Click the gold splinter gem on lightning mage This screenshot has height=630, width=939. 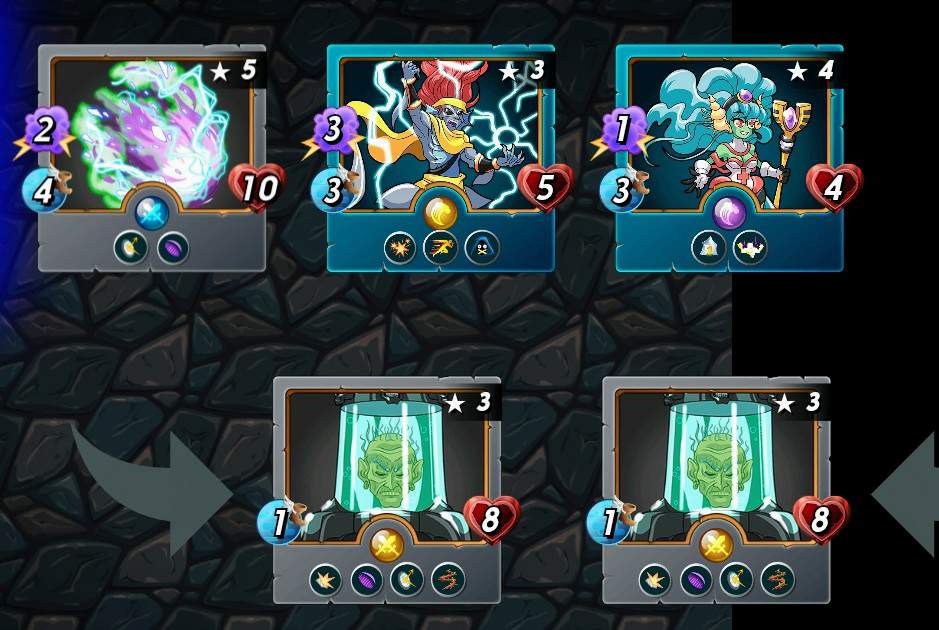(441, 212)
